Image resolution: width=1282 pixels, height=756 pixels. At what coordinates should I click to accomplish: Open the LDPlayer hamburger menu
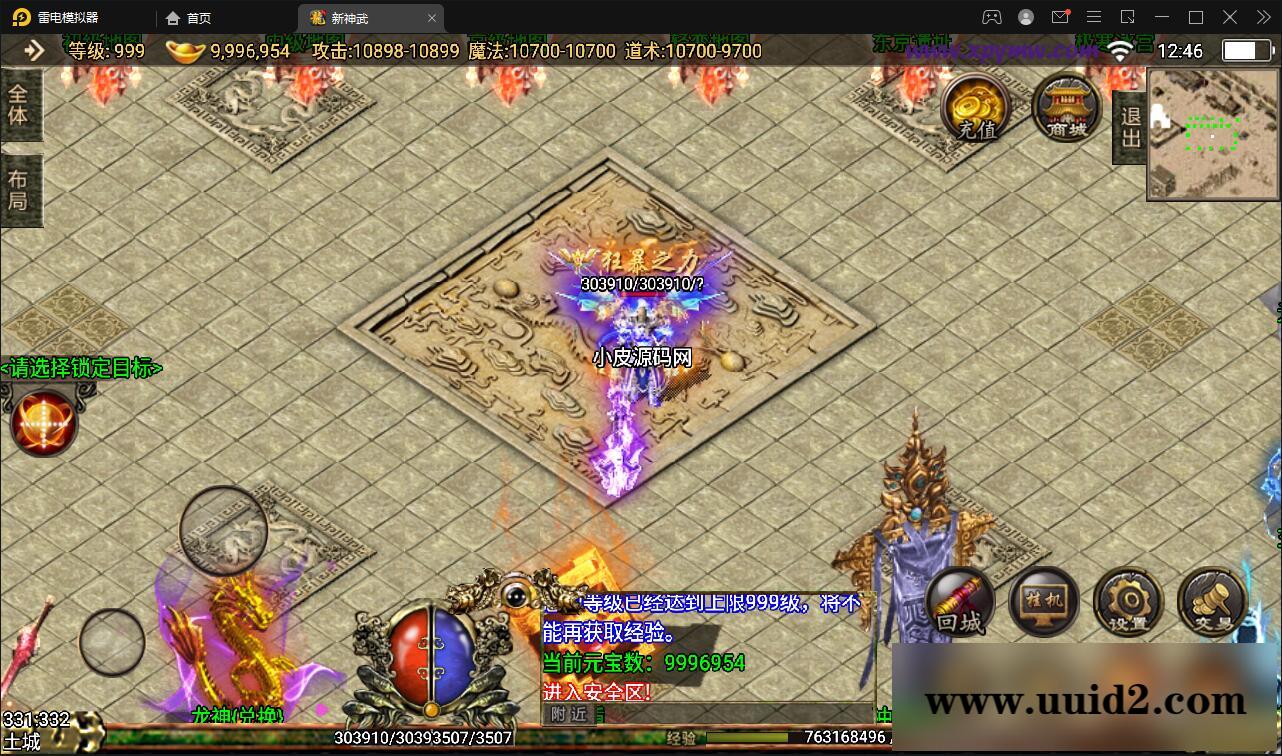[1094, 17]
